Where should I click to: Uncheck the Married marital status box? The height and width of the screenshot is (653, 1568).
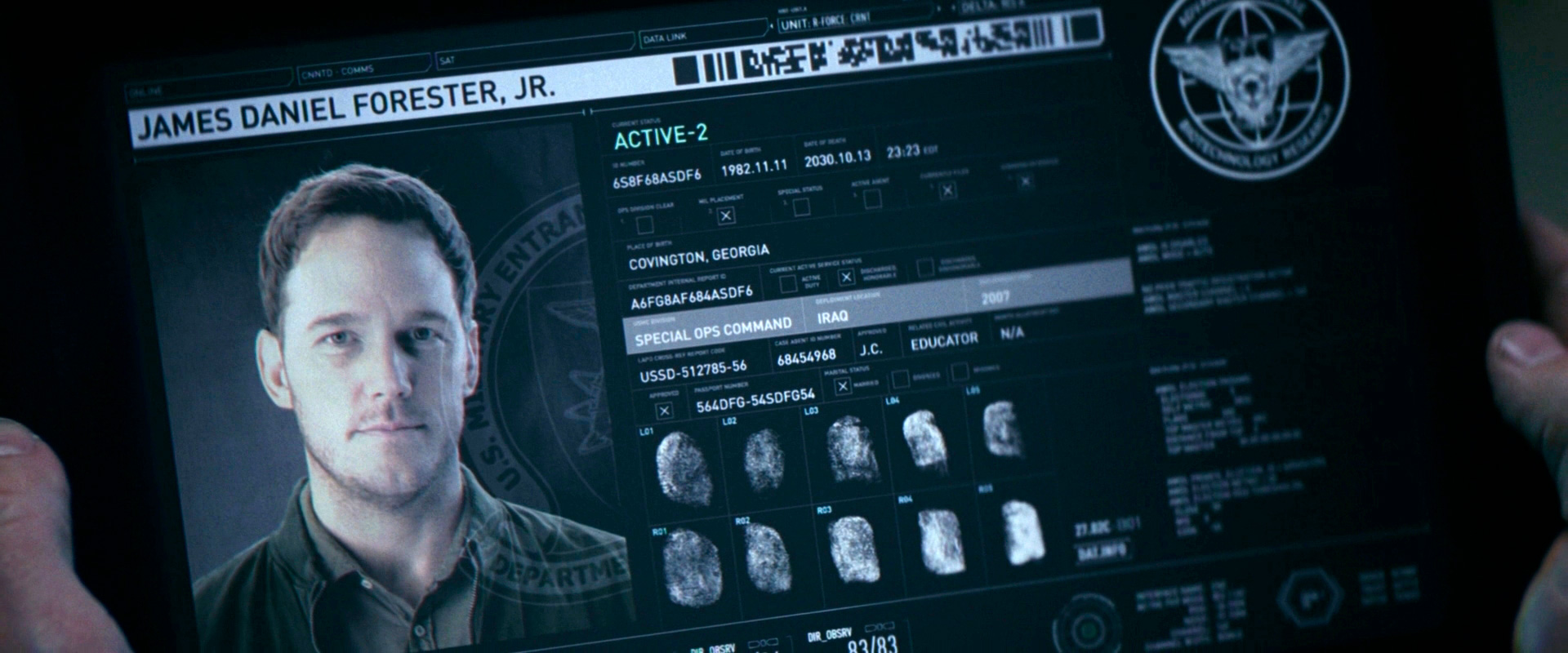pos(843,385)
